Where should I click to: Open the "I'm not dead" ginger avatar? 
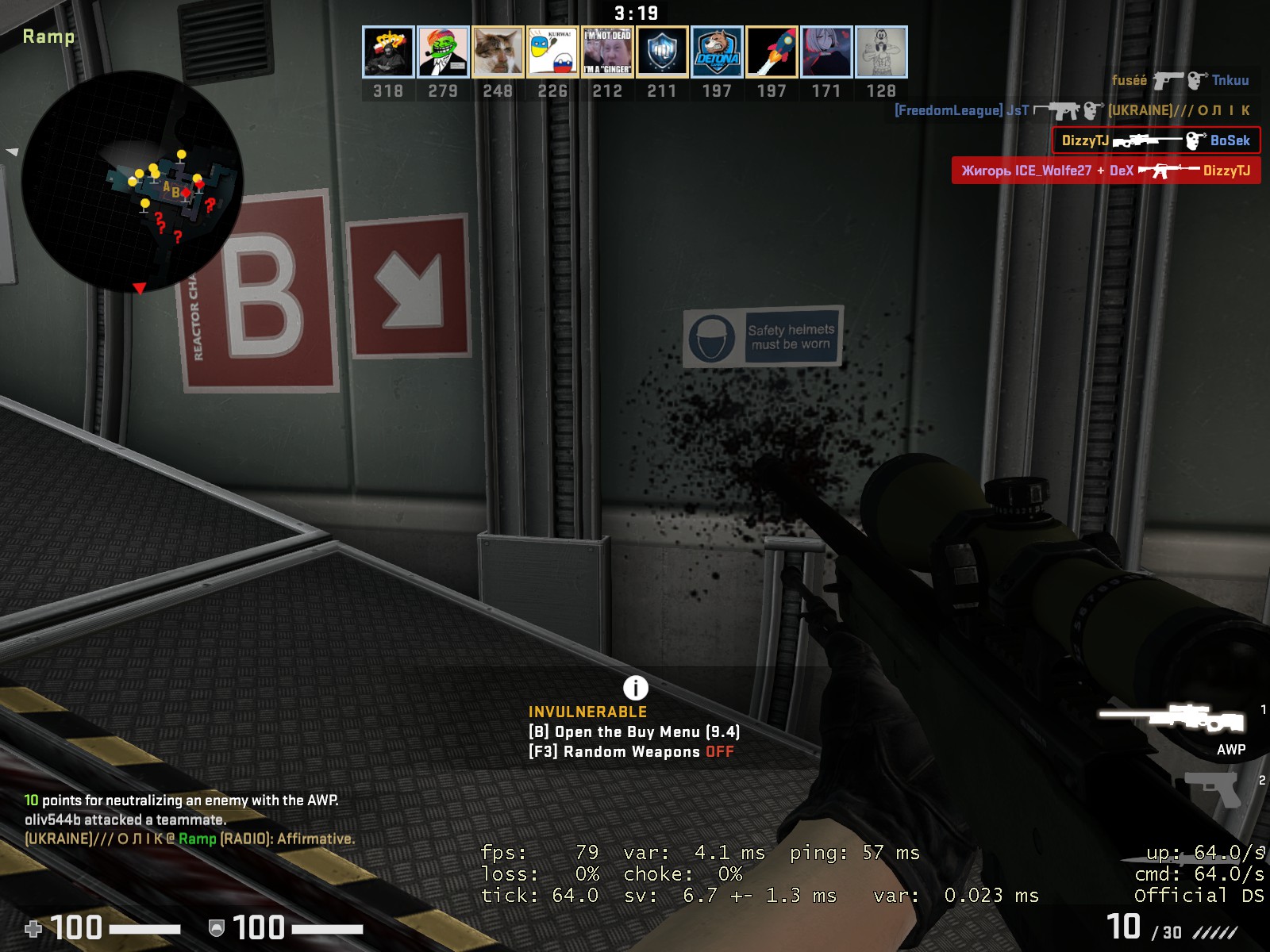[x=607, y=52]
